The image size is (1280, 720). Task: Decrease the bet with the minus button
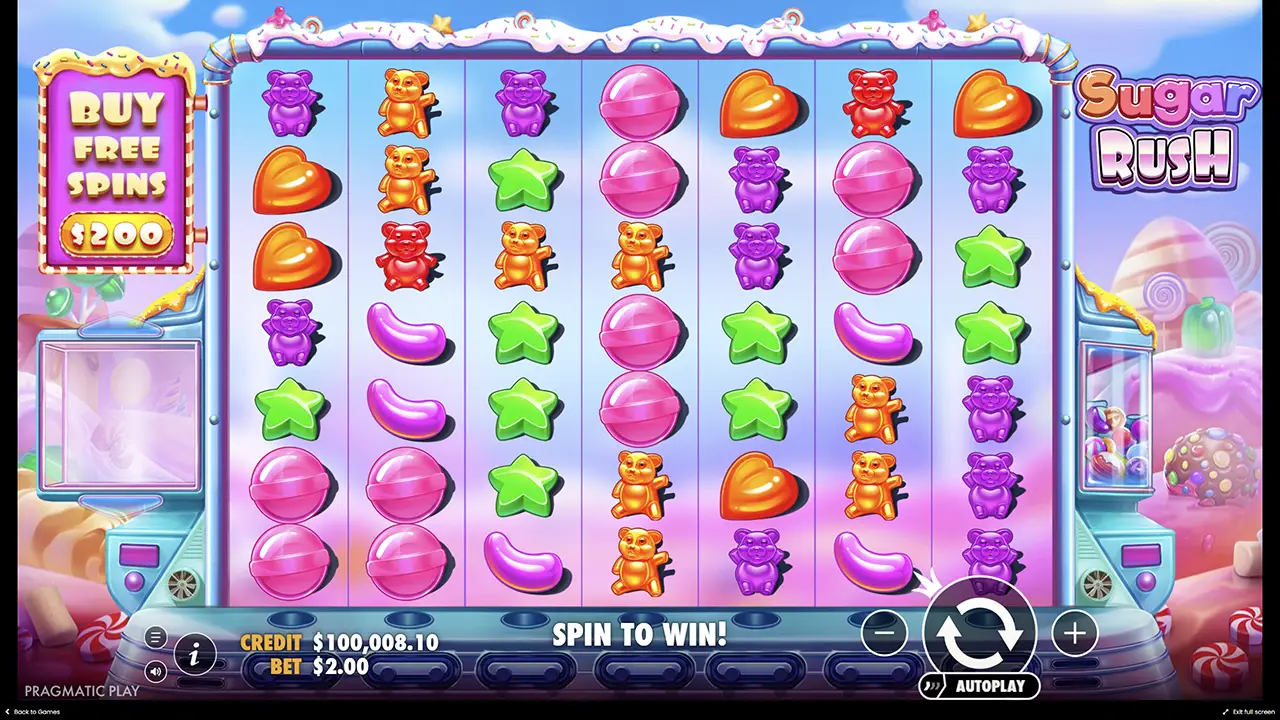coord(884,632)
